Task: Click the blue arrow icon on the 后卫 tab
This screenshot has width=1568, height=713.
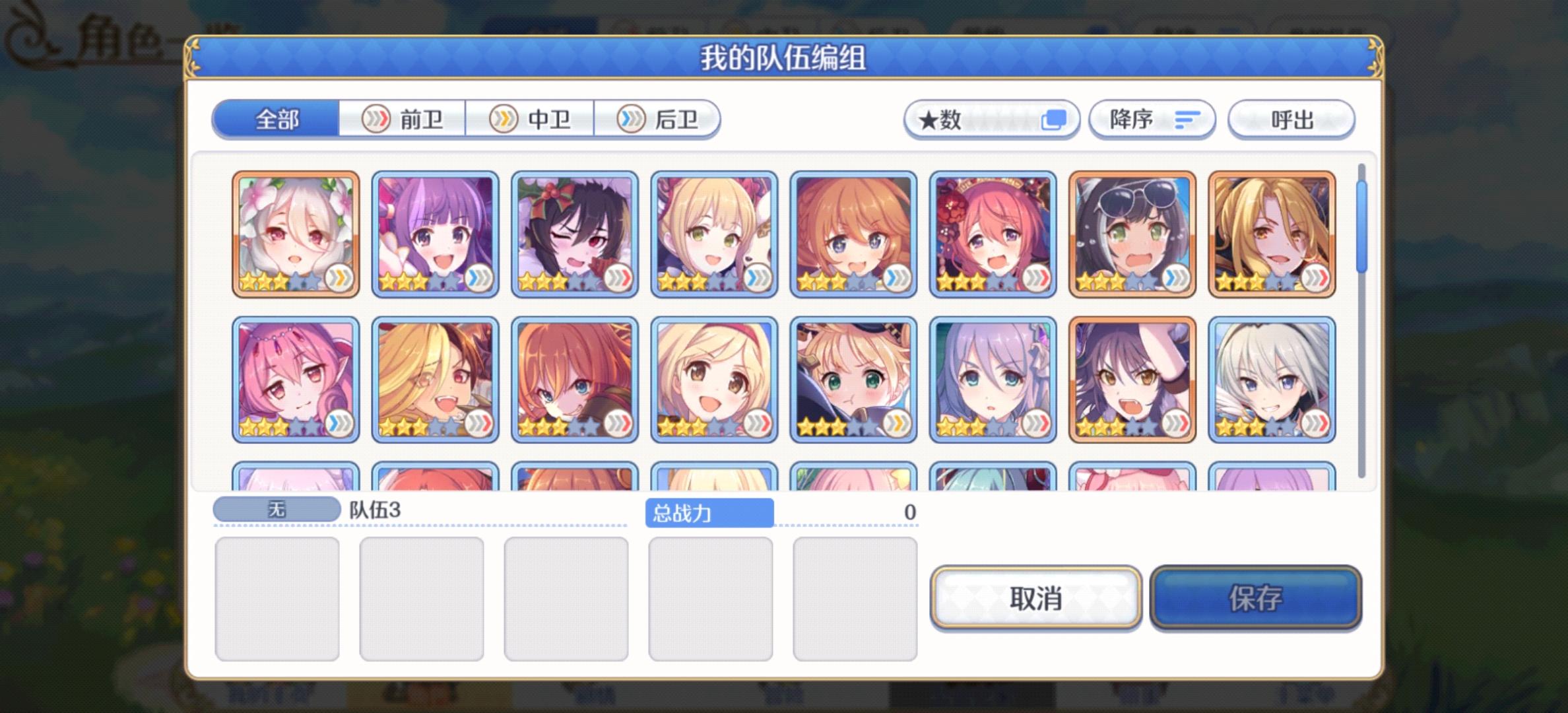Action: point(630,120)
